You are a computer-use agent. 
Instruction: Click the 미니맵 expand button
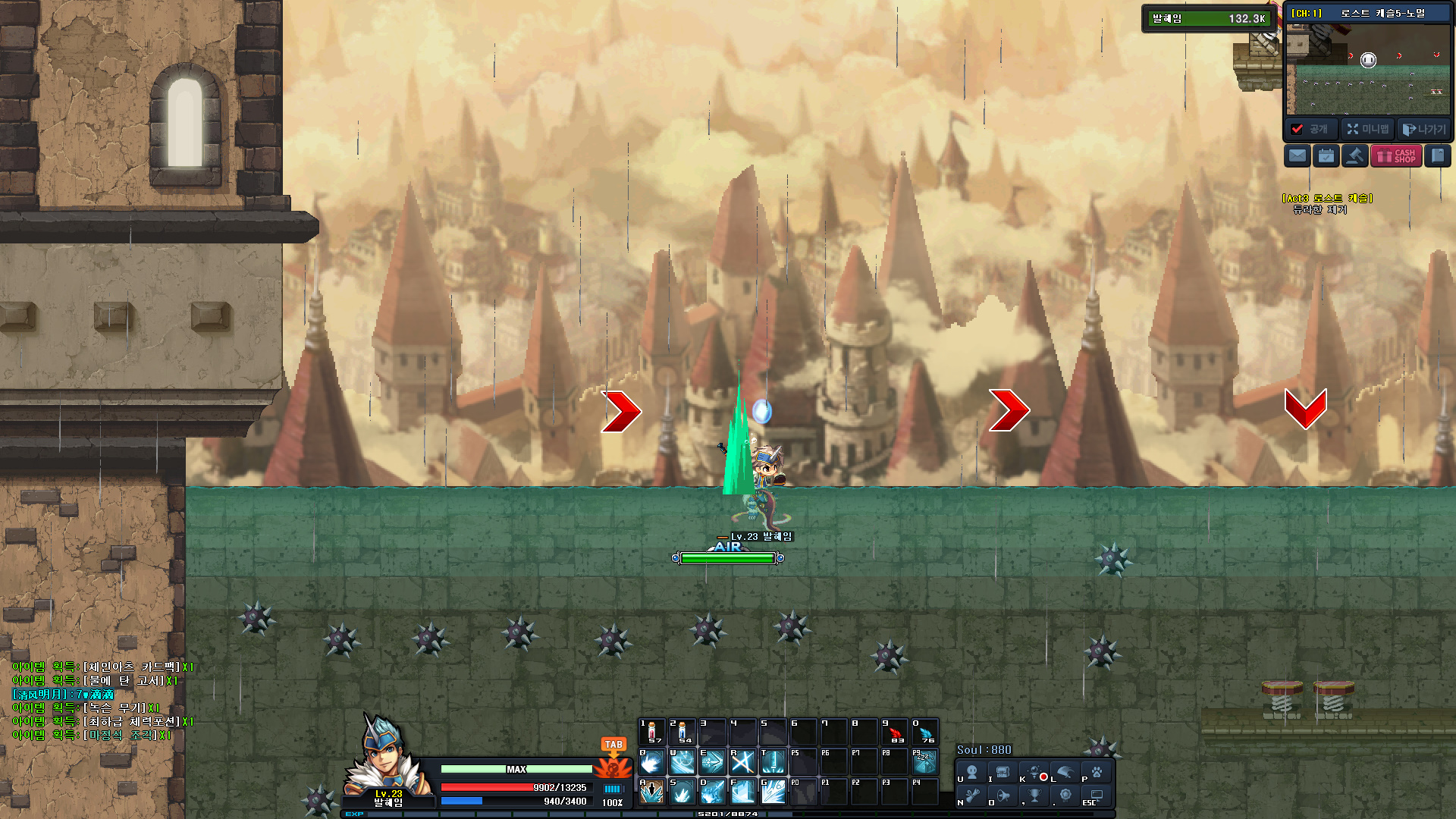tap(1367, 129)
